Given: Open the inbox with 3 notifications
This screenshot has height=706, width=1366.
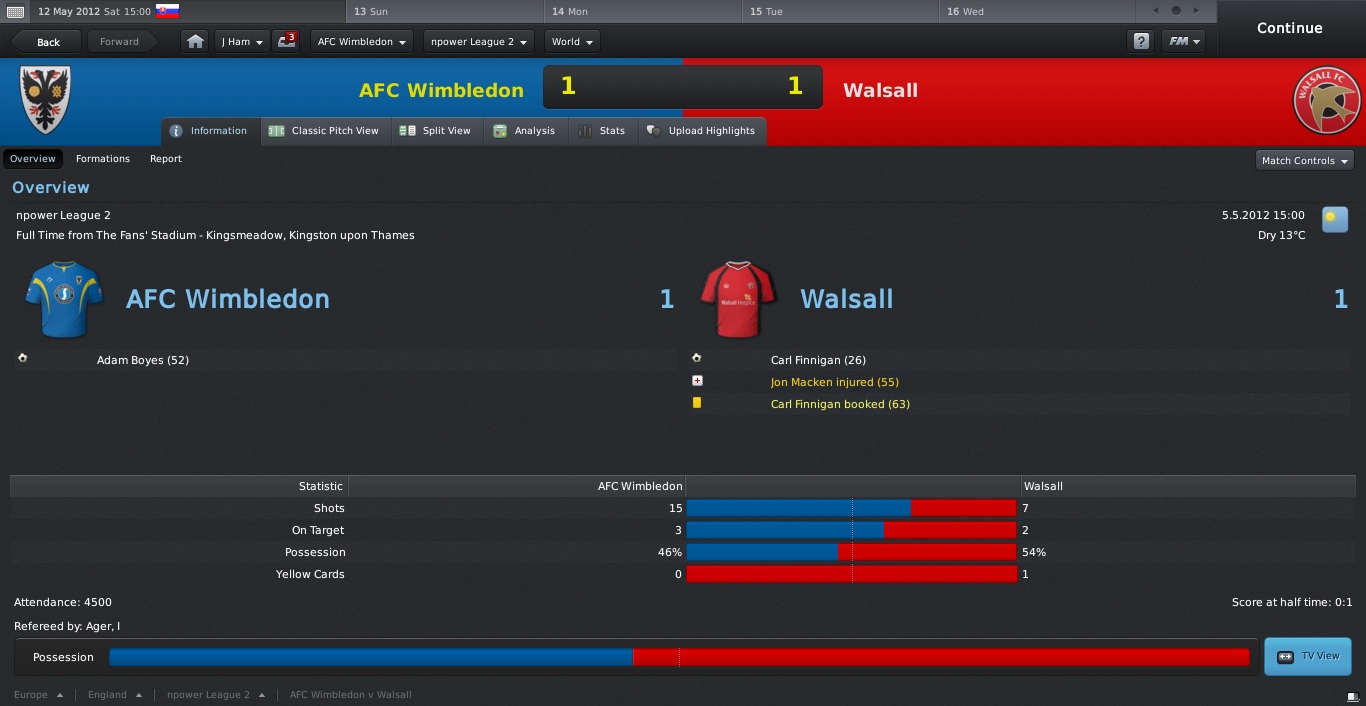Looking at the screenshot, I should [287, 42].
